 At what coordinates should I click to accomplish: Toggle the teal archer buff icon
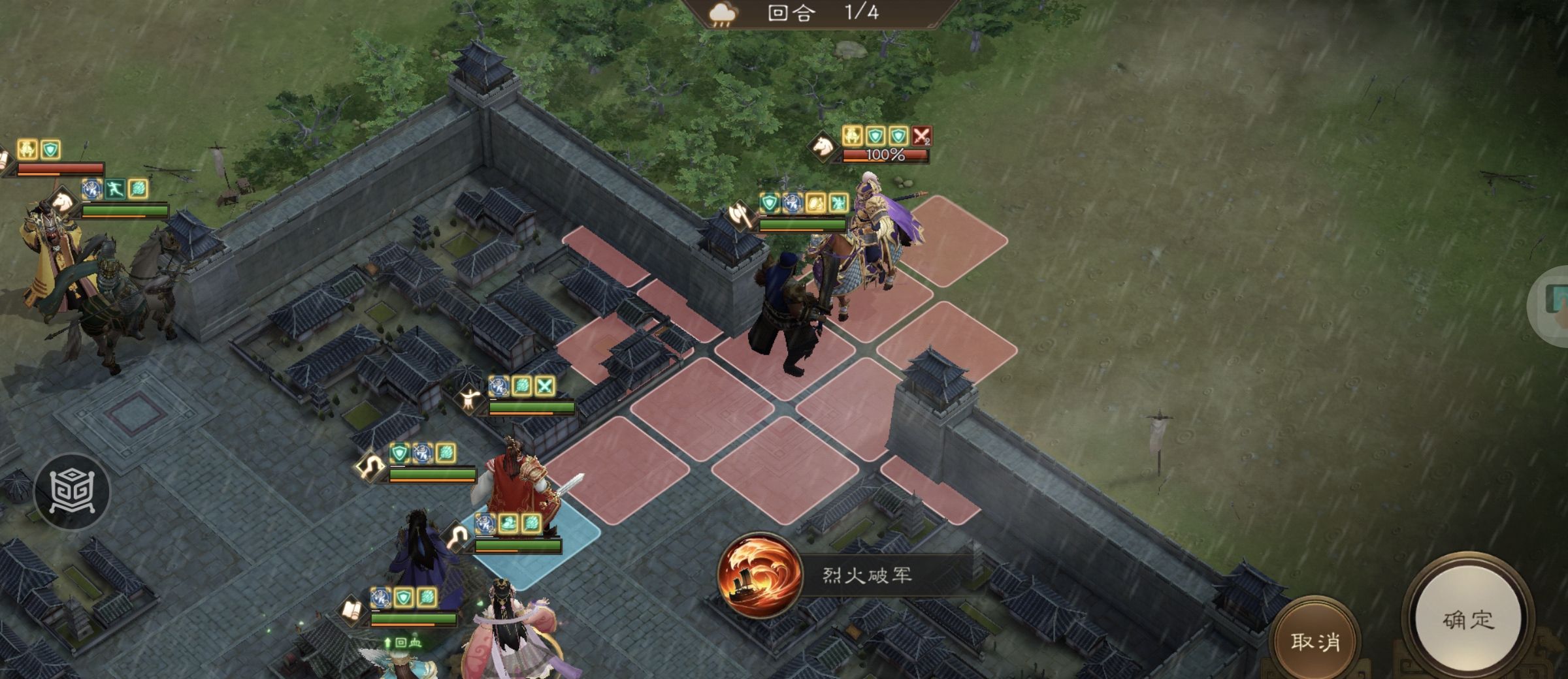click(x=838, y=203)
